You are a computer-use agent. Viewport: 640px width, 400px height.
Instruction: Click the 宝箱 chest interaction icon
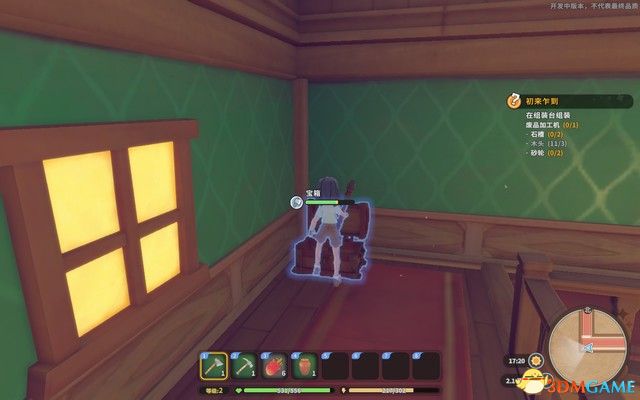(297, 201)
